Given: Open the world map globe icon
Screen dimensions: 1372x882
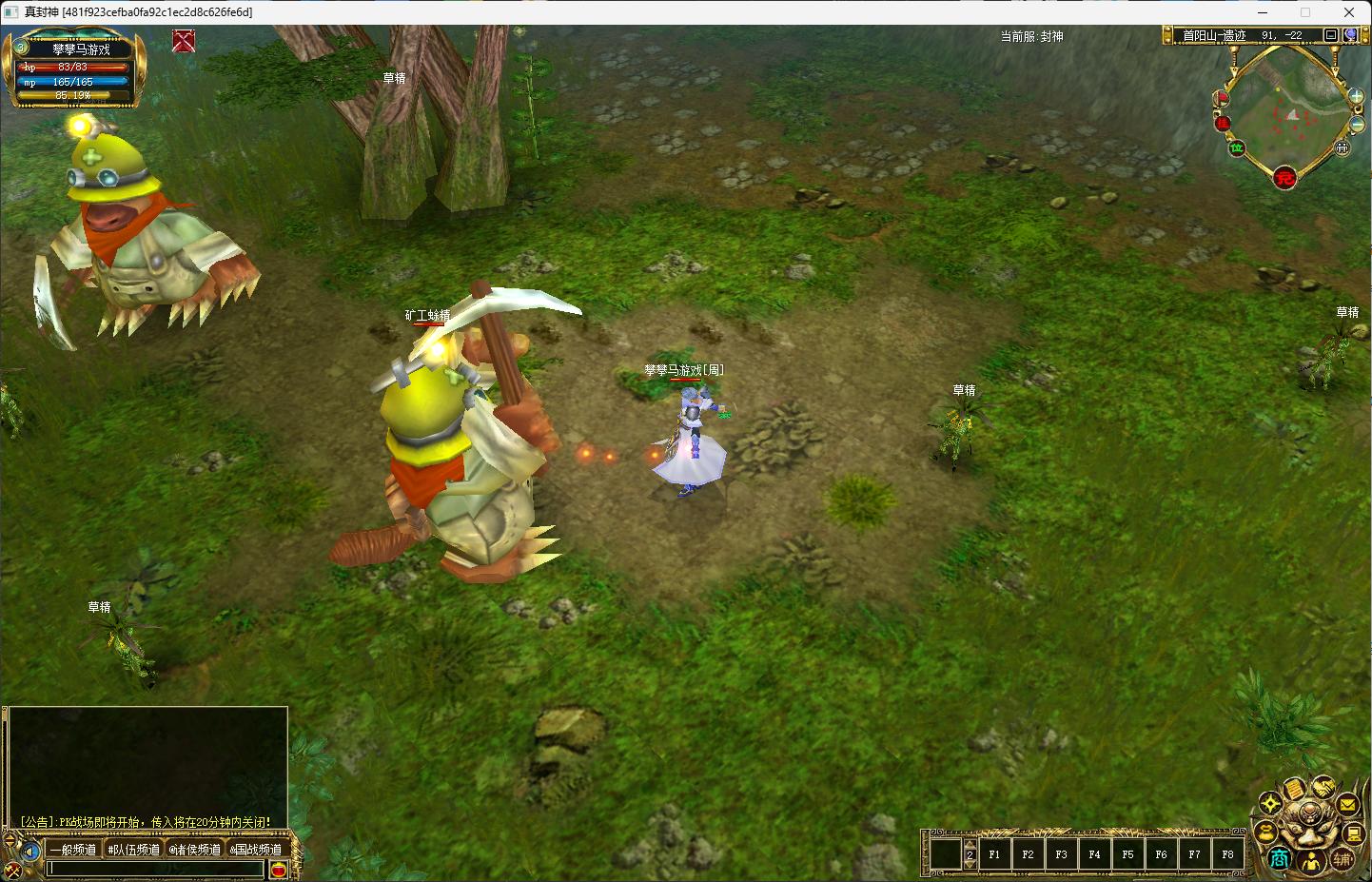Looking at the screenshot, I should point(1350,35).
